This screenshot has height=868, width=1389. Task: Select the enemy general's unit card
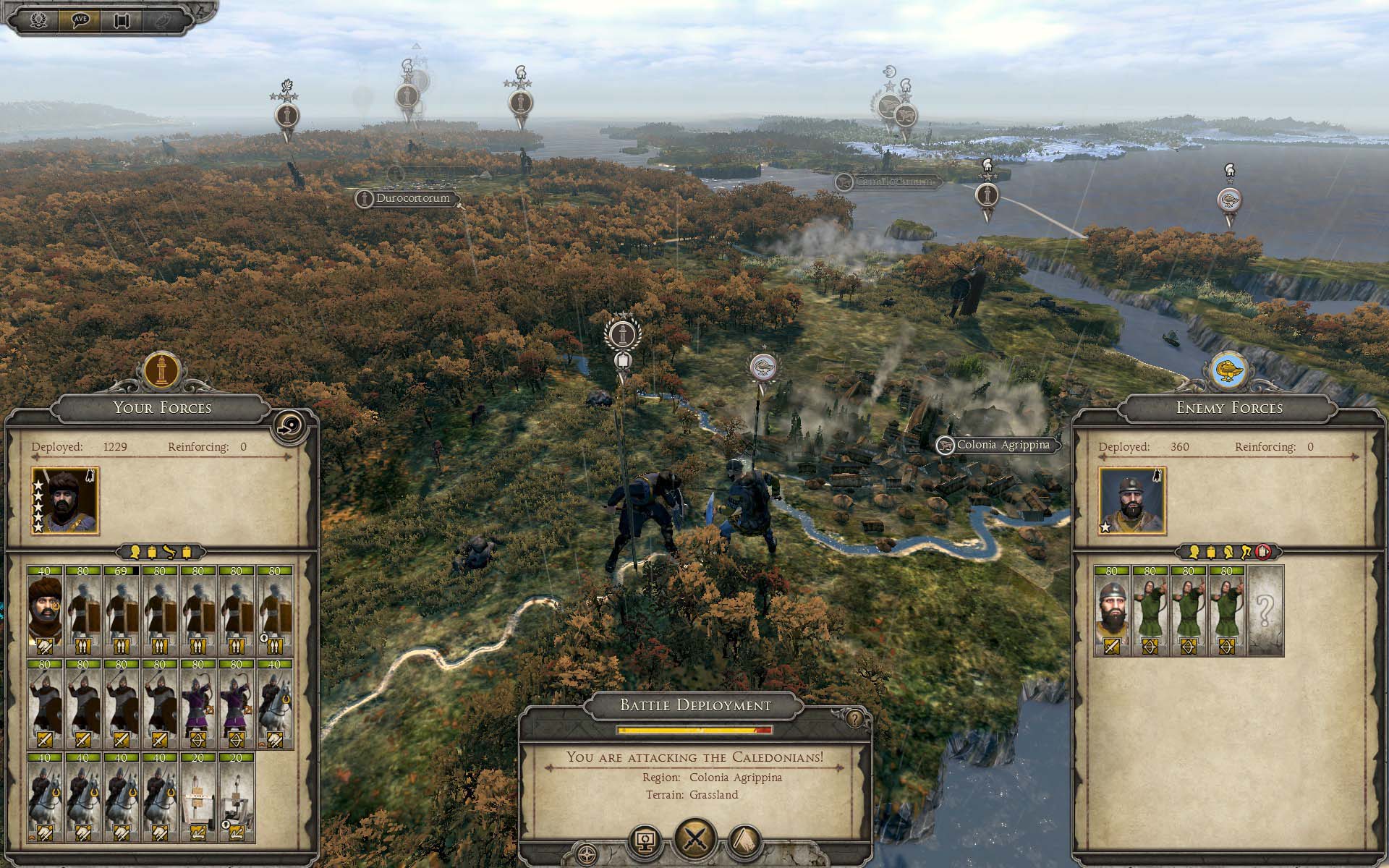click(1112, 610)
